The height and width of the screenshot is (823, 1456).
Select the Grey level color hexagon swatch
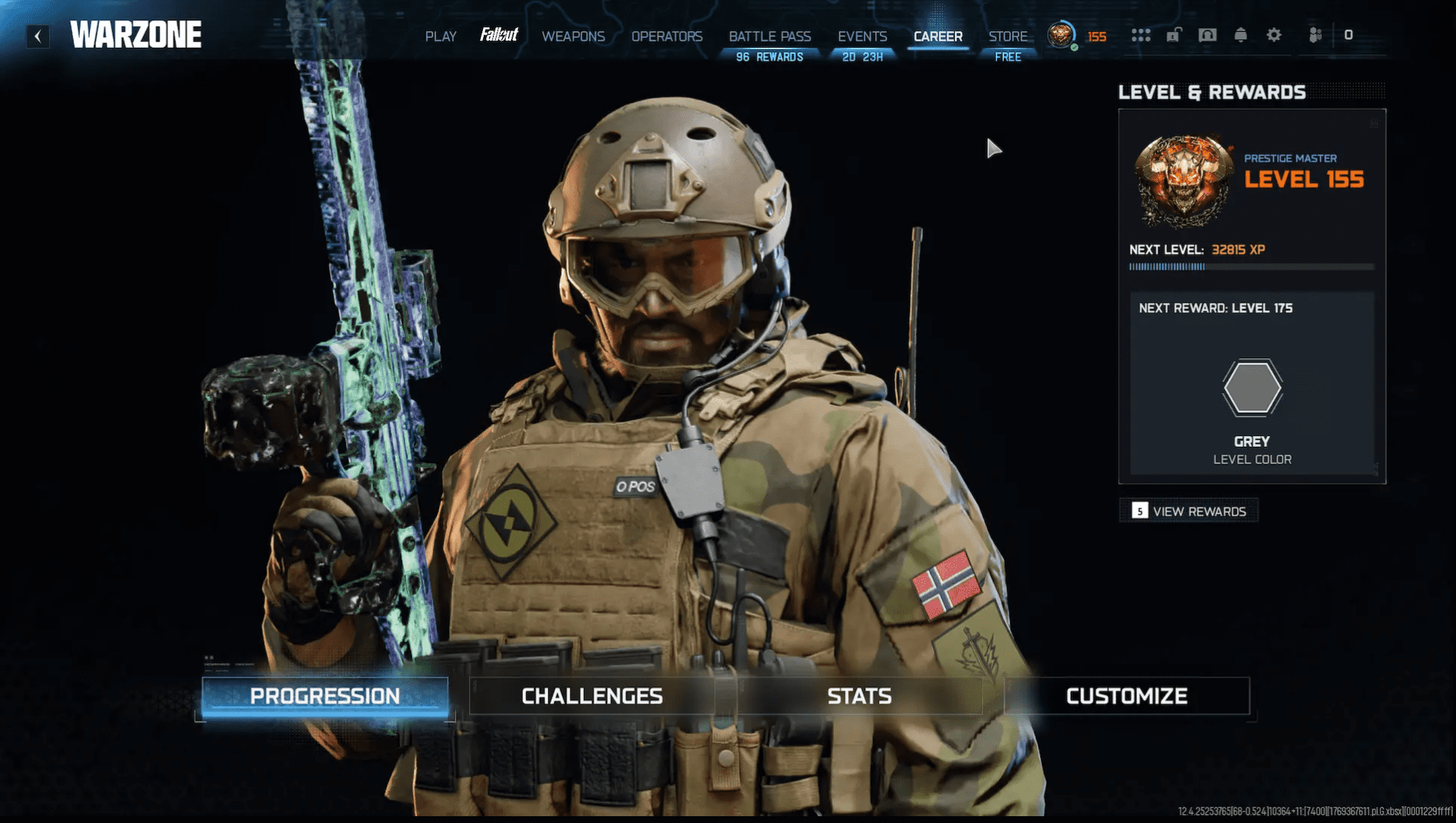(1252, 386)
